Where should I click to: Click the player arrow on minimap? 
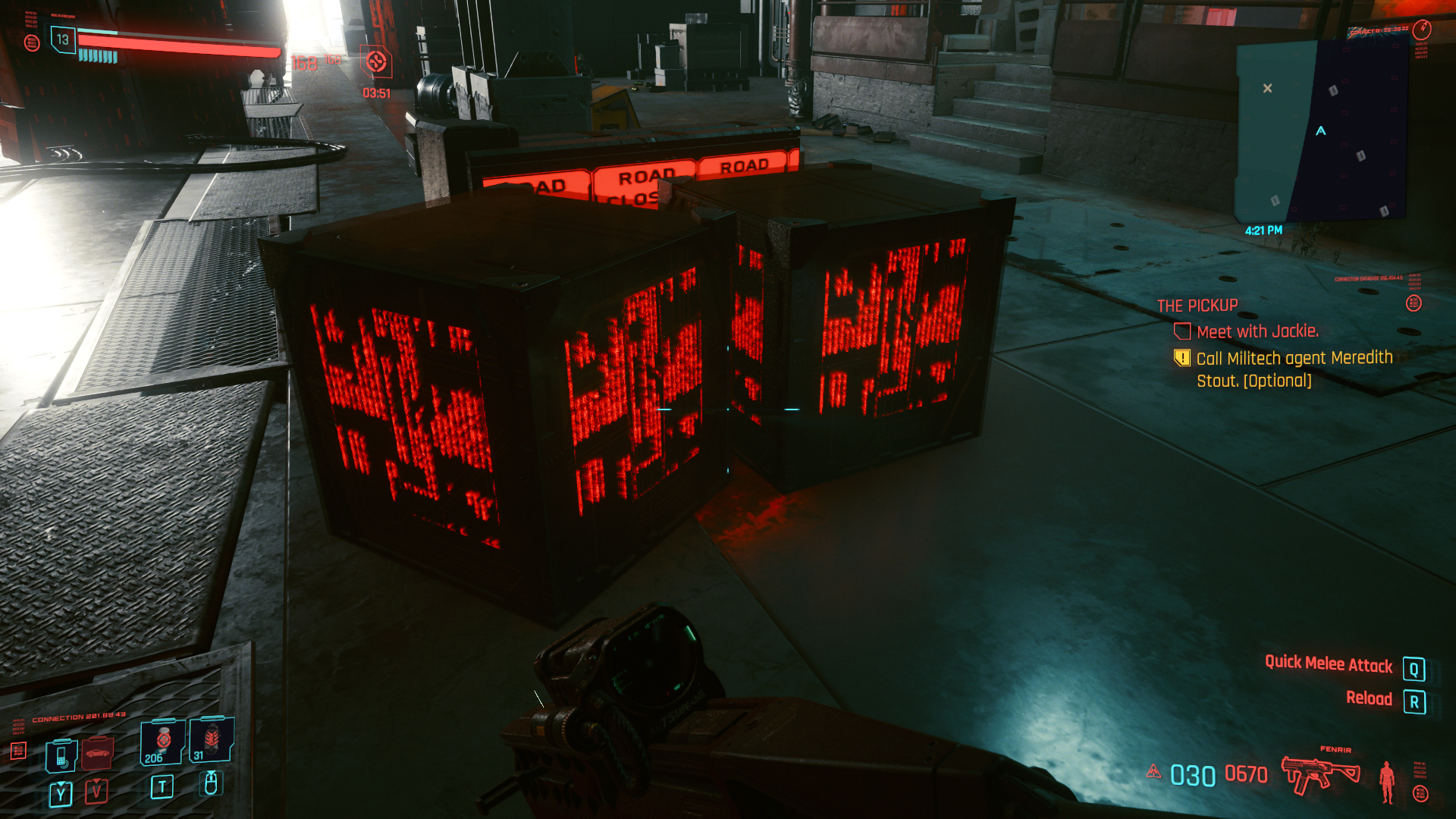(x=1321, y=131)
